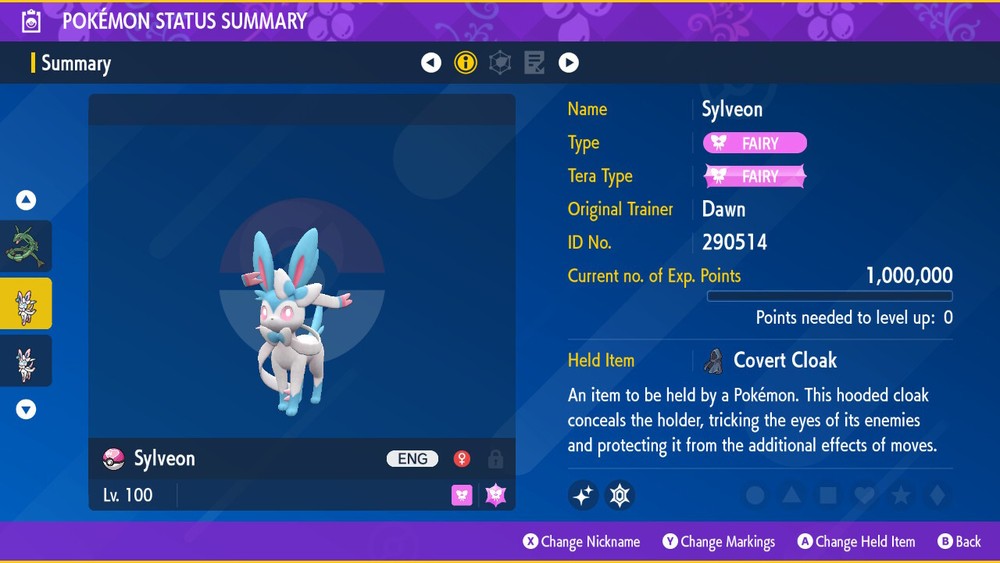The image size is (1000, 563).
Task: Click the Fairy Tera Type badge
Action: pos(755,177)
